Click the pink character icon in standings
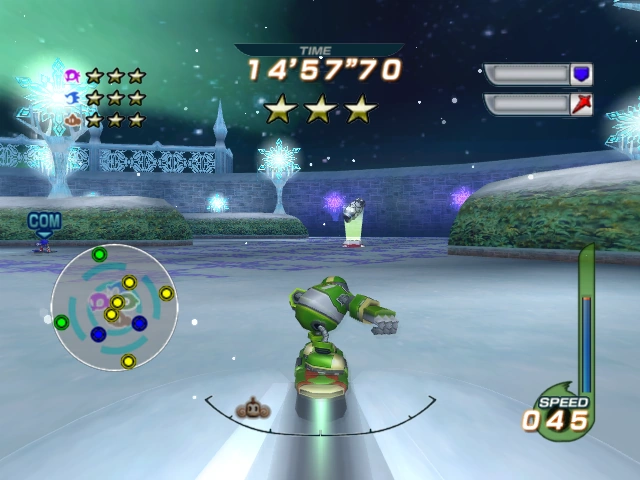 tap(72, 75)
